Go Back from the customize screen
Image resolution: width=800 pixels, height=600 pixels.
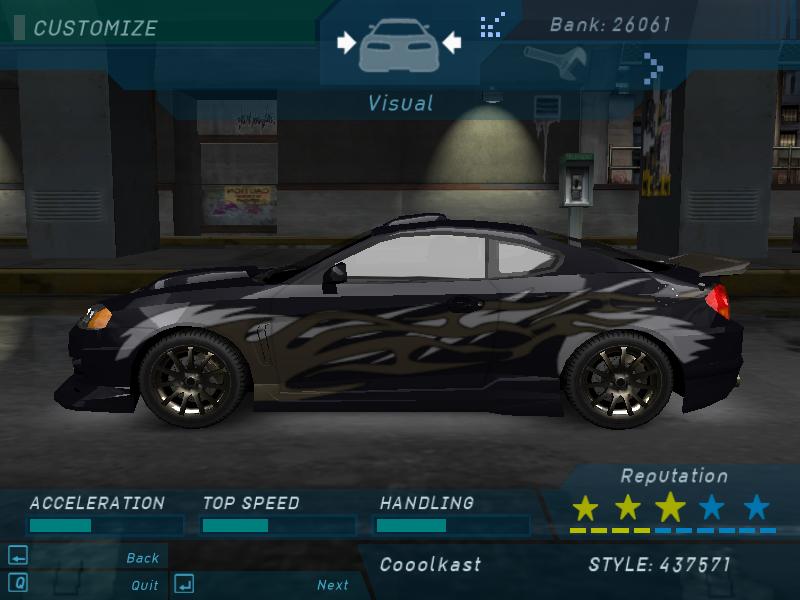point(143,558)
